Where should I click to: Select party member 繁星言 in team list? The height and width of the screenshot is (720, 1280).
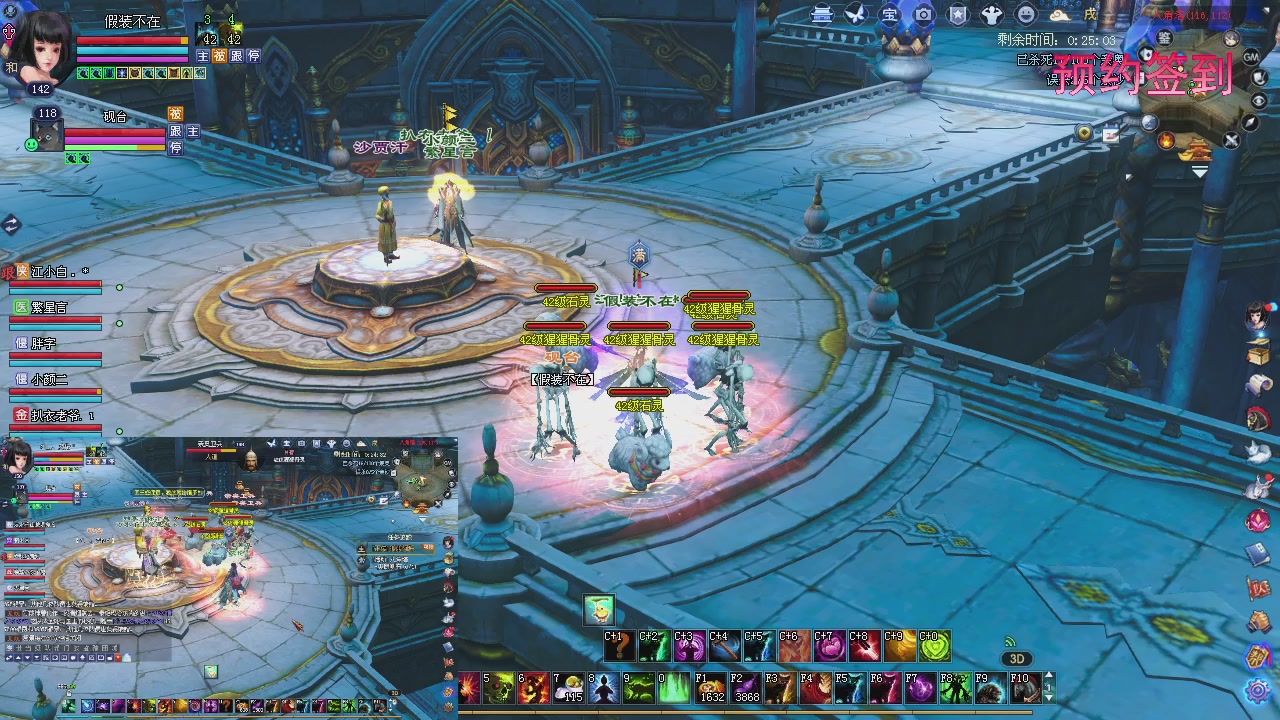pyautogui.click(x=55, y=308)
